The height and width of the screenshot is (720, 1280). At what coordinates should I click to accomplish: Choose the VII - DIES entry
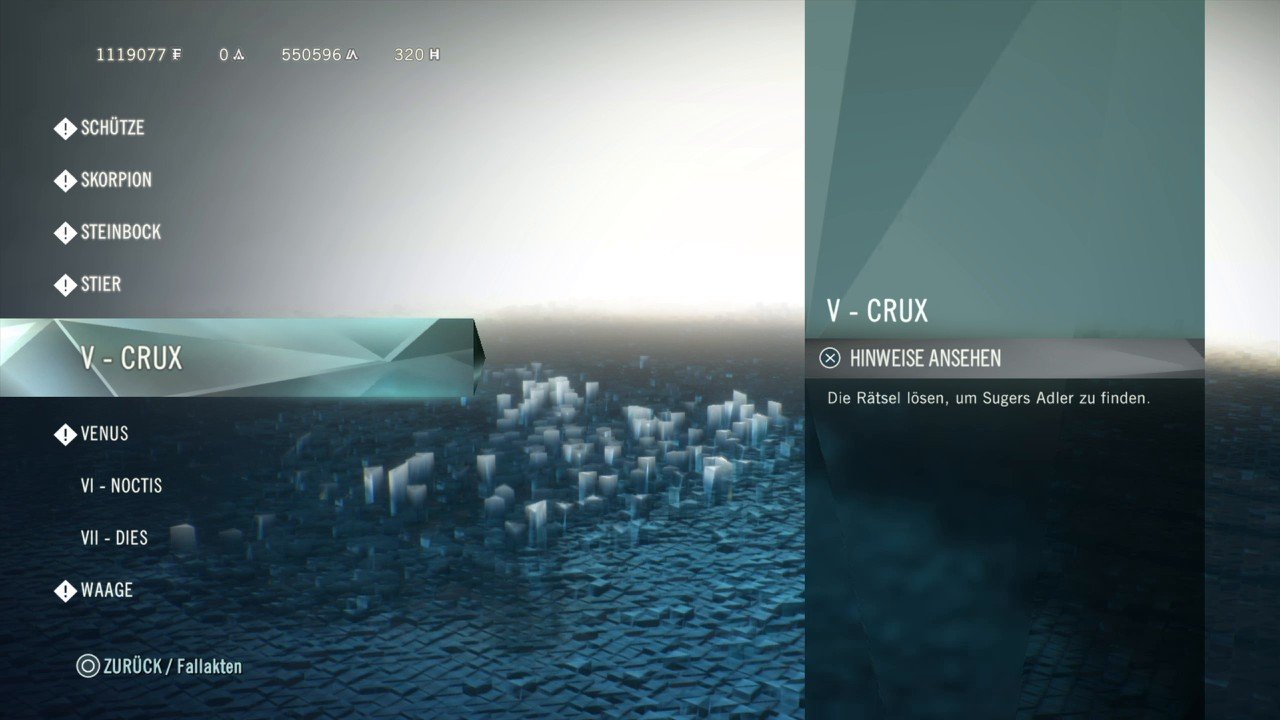pos(114,538)
